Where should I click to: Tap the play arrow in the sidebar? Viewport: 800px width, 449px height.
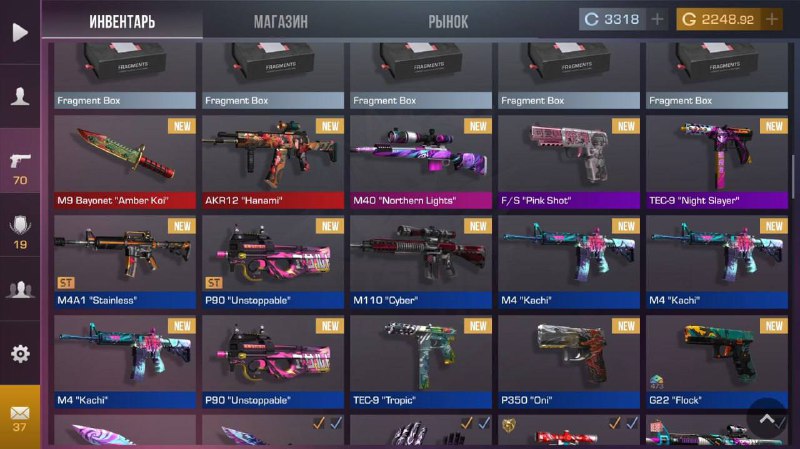click(20, 32)
